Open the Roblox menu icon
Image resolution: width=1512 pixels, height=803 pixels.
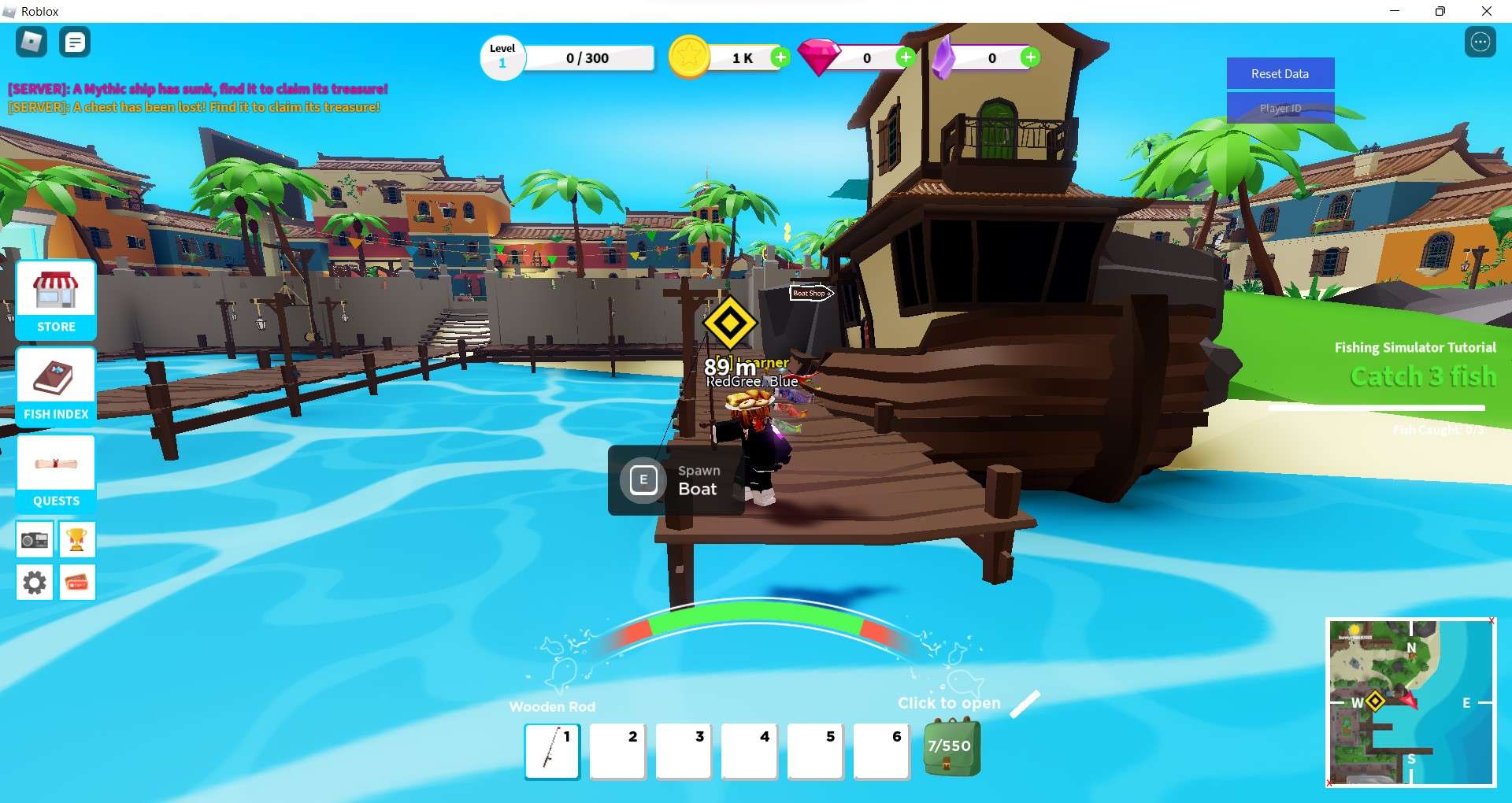(x=31, y=42)
